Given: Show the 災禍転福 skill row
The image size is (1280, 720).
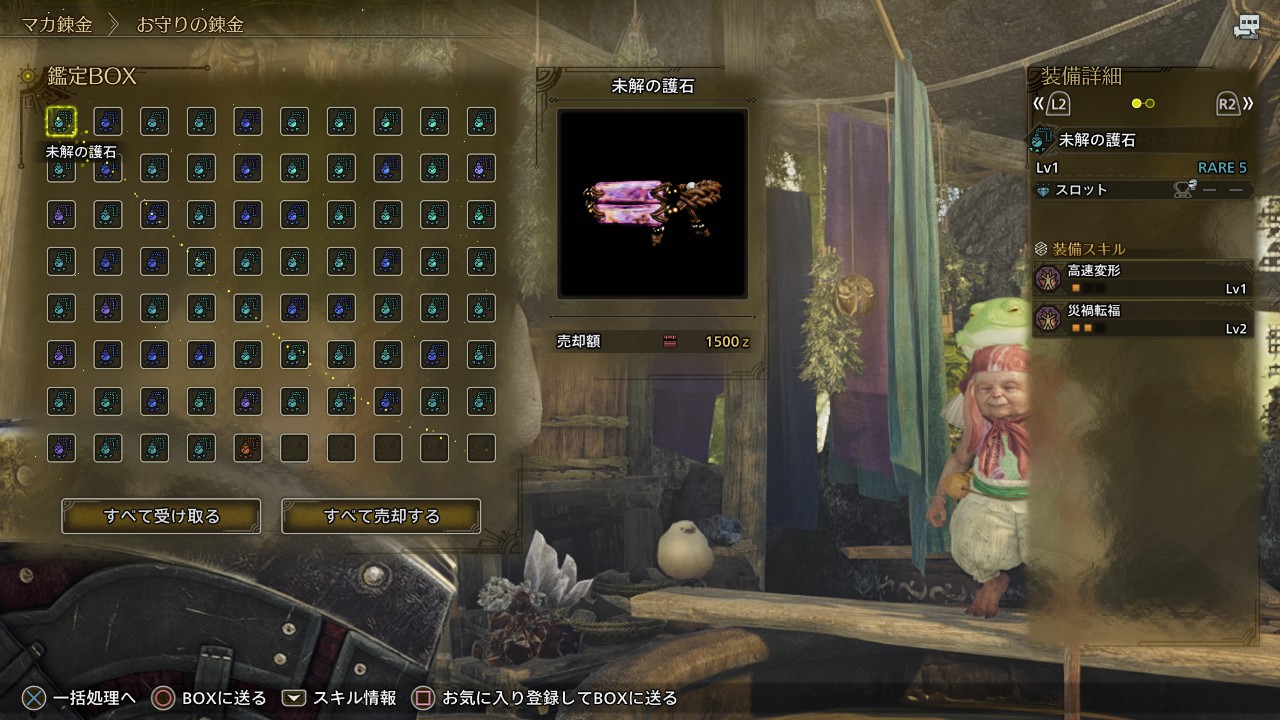Looking at the screenshot, I should tap(1142, 319).
